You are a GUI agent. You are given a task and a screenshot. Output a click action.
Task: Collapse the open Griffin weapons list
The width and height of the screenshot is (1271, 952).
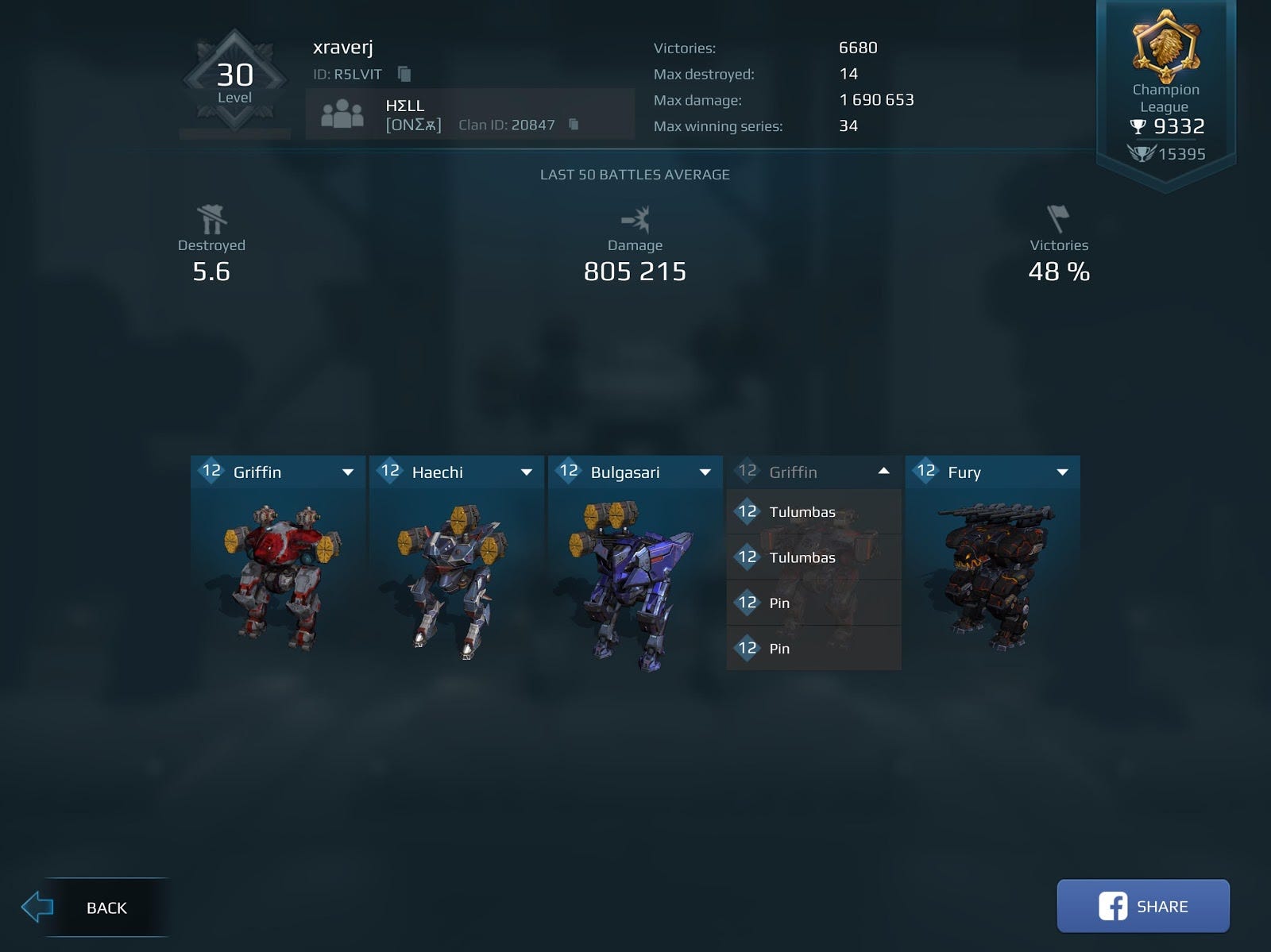(883, 472)
